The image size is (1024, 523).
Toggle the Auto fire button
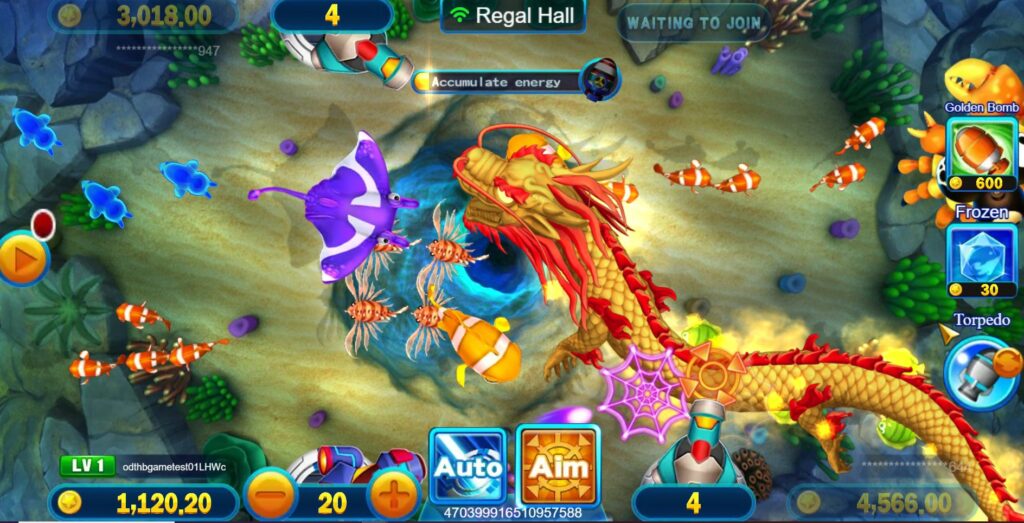pos(468,465)
